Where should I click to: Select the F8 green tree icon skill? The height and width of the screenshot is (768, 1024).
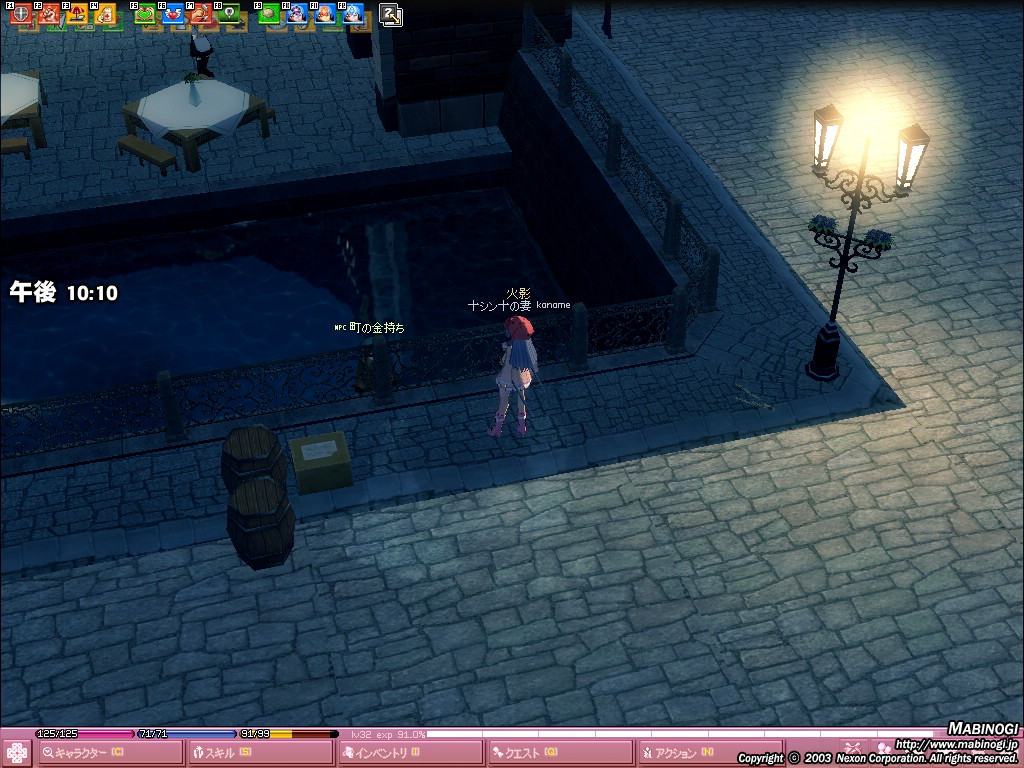pos(229,15)
